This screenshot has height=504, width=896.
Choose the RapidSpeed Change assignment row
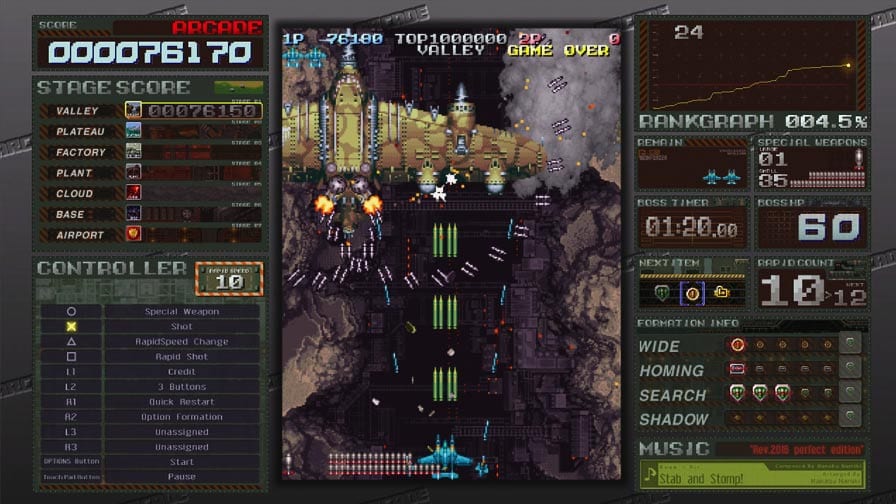[181, 341]
